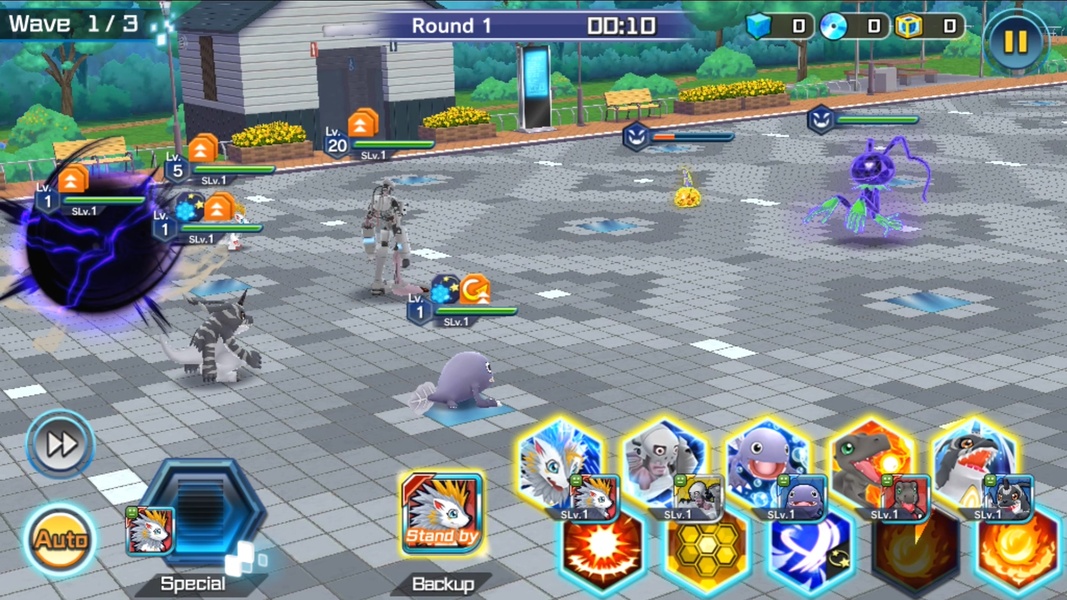Fire the bright orange fireball skill

[1018, 551]
